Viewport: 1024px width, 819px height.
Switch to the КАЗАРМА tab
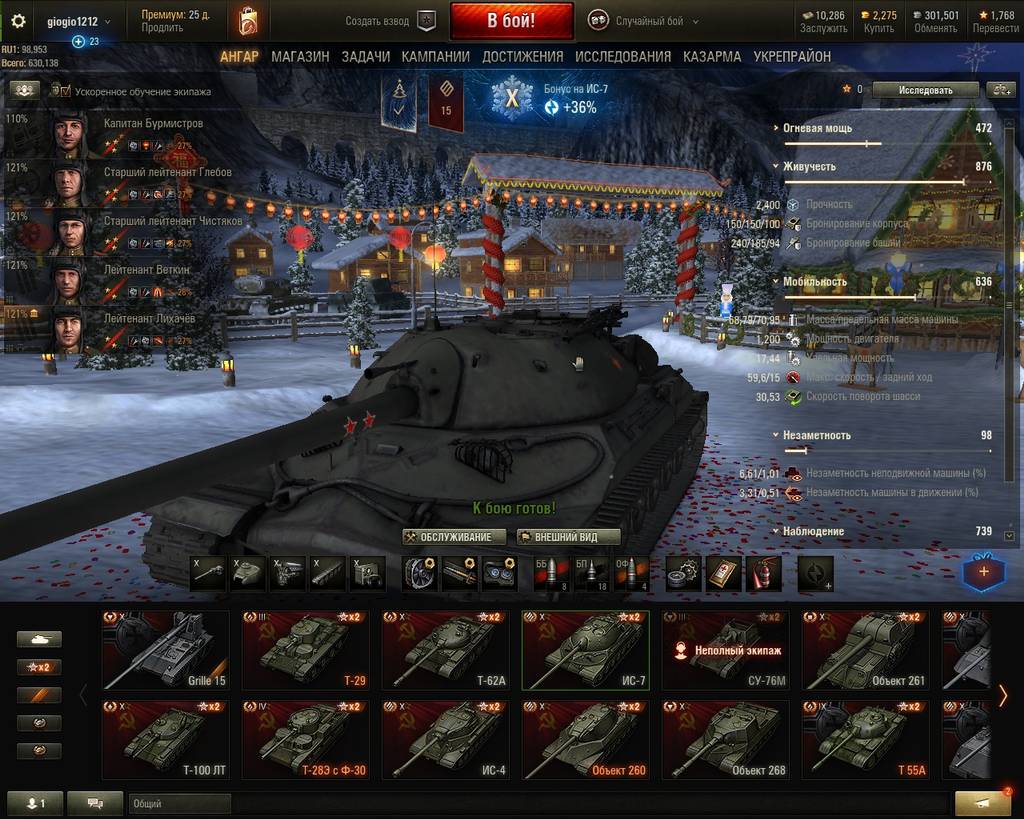pos(712,57)
